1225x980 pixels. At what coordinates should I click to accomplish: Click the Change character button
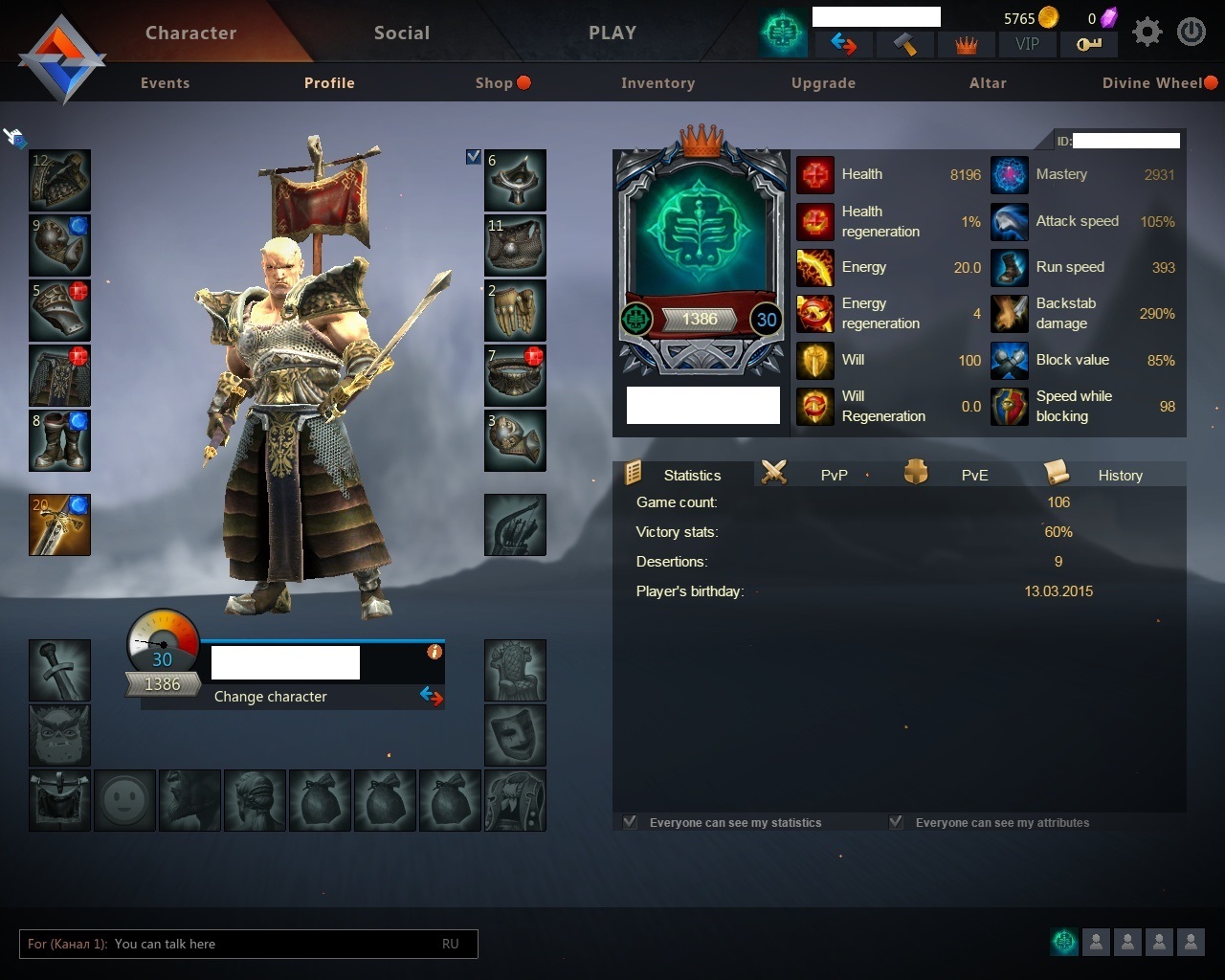(271, 697)
